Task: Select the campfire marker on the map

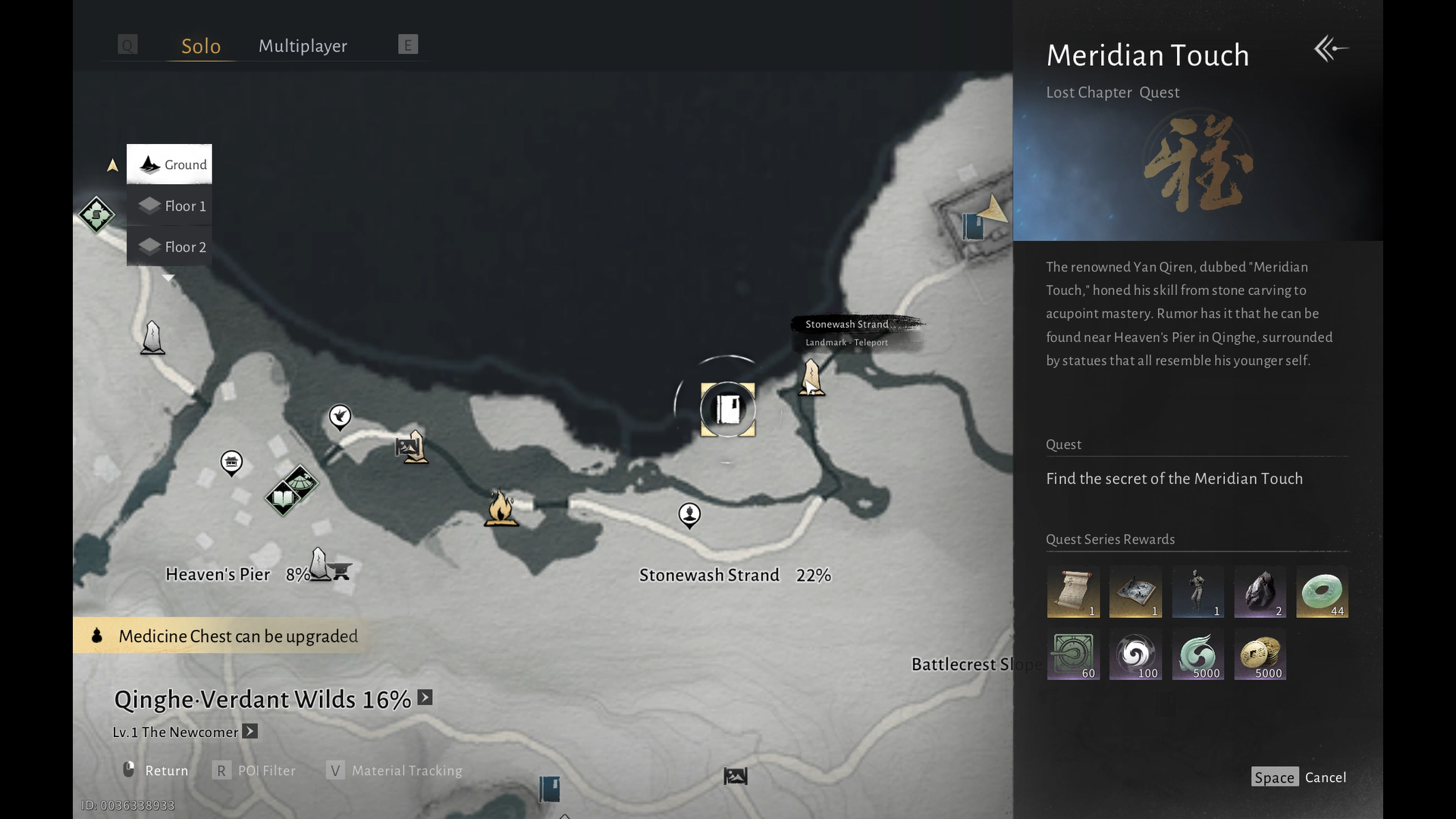Action: (x=500, y=508)
